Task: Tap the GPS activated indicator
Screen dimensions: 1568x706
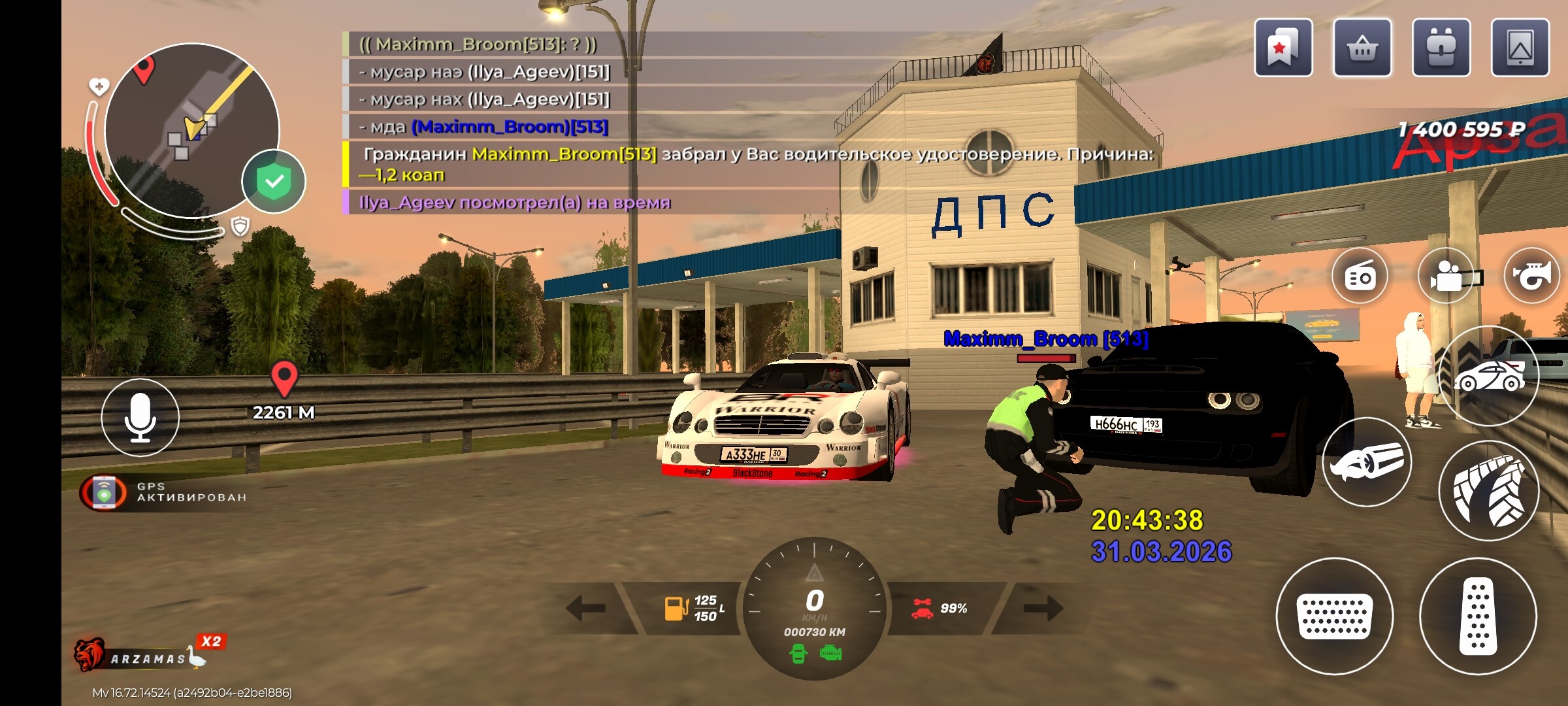Action: pyautogui.click(x=163, y=492)
